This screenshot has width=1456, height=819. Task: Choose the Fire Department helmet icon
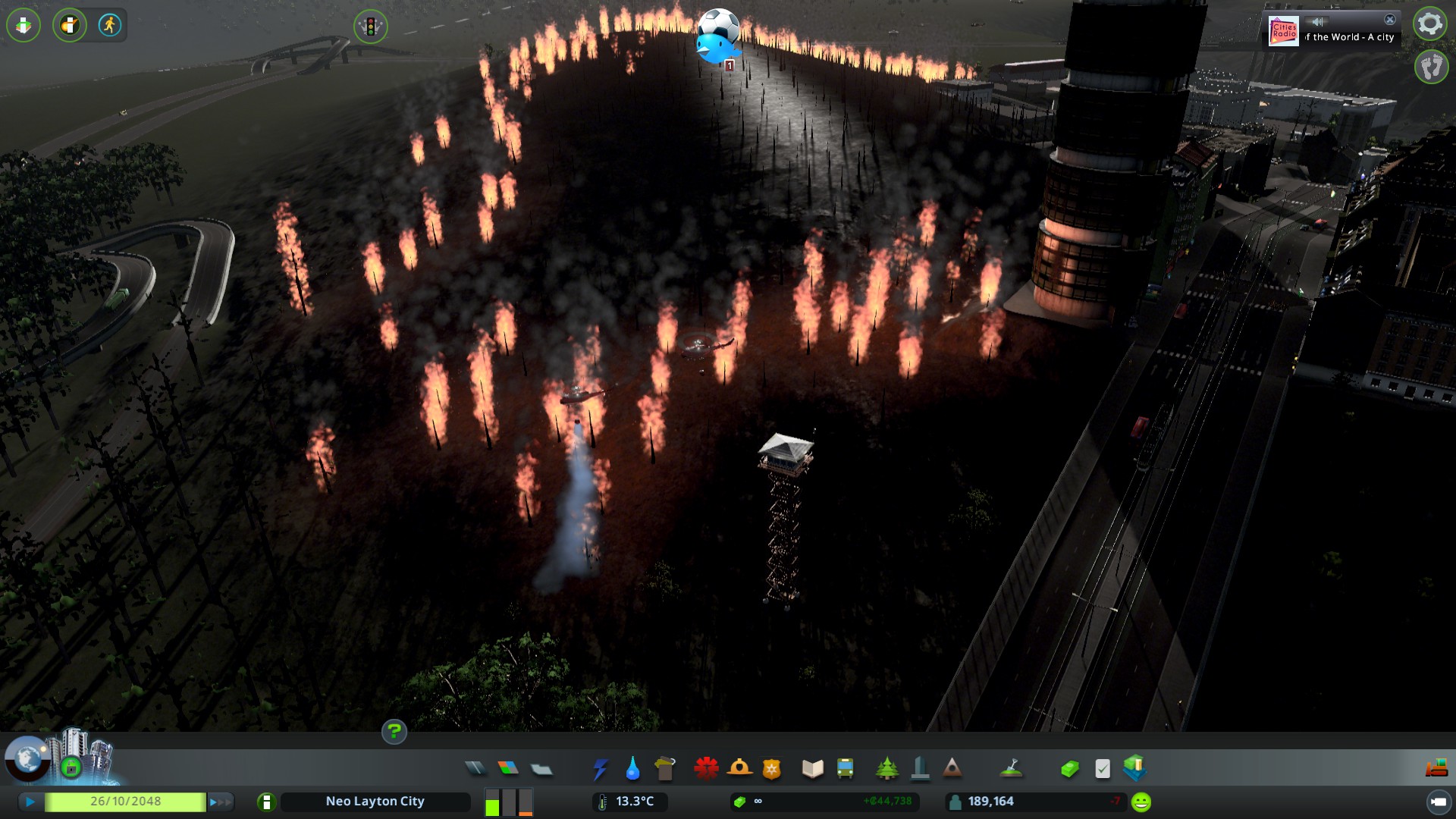pyautogui.click(x=739, y=768)
